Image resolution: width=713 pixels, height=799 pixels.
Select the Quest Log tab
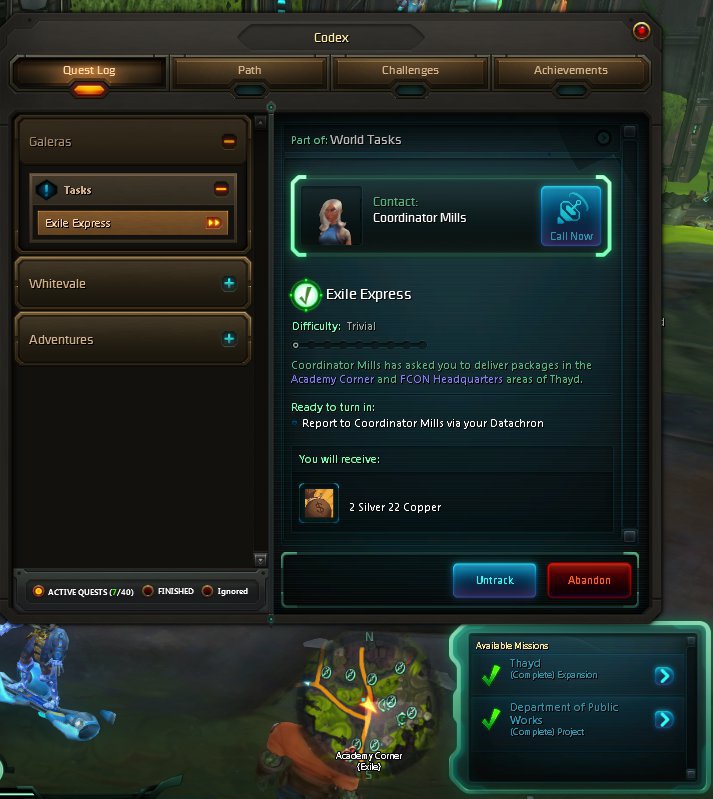(89, 72)
